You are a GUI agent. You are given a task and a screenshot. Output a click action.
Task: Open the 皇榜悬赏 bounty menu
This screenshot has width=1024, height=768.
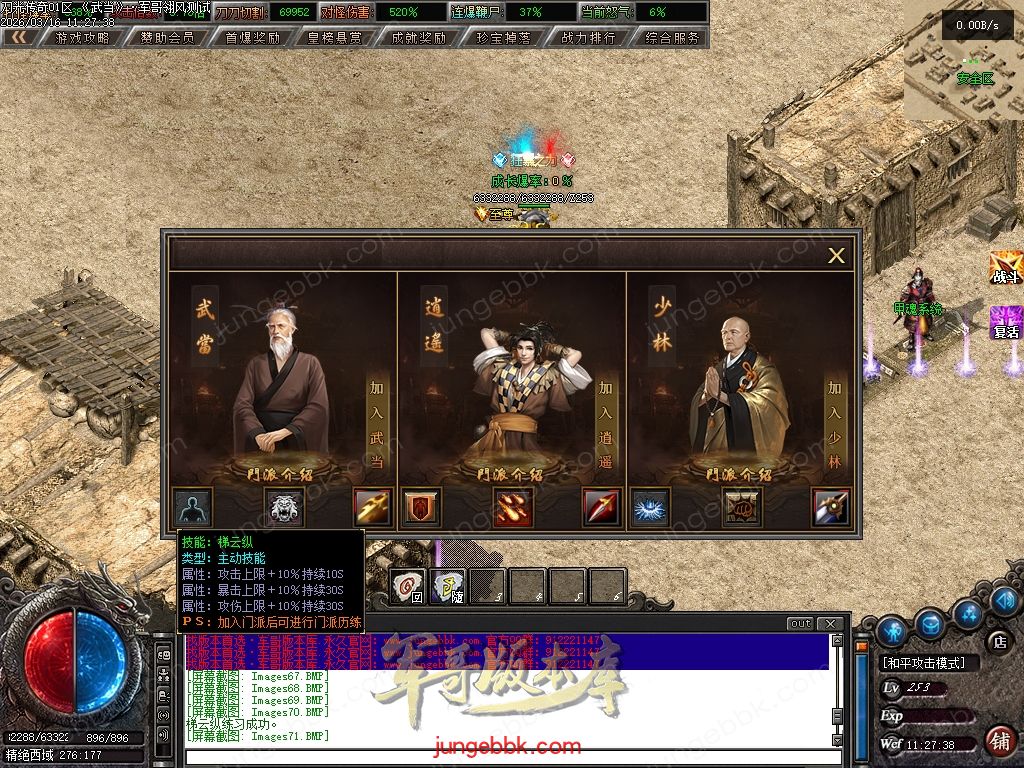click(335, 38)
